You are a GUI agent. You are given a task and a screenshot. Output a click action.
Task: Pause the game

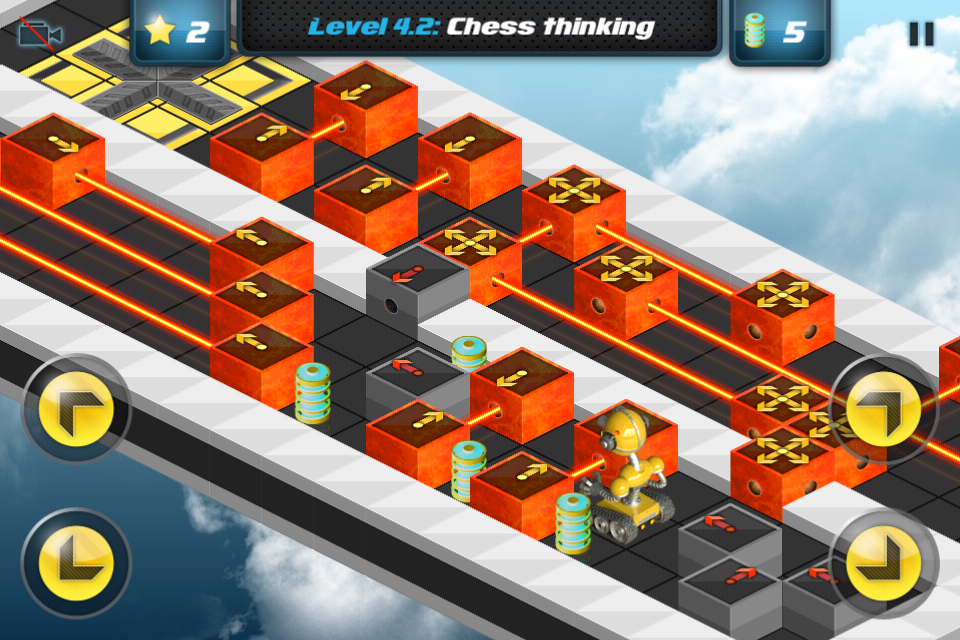(920, 33)
